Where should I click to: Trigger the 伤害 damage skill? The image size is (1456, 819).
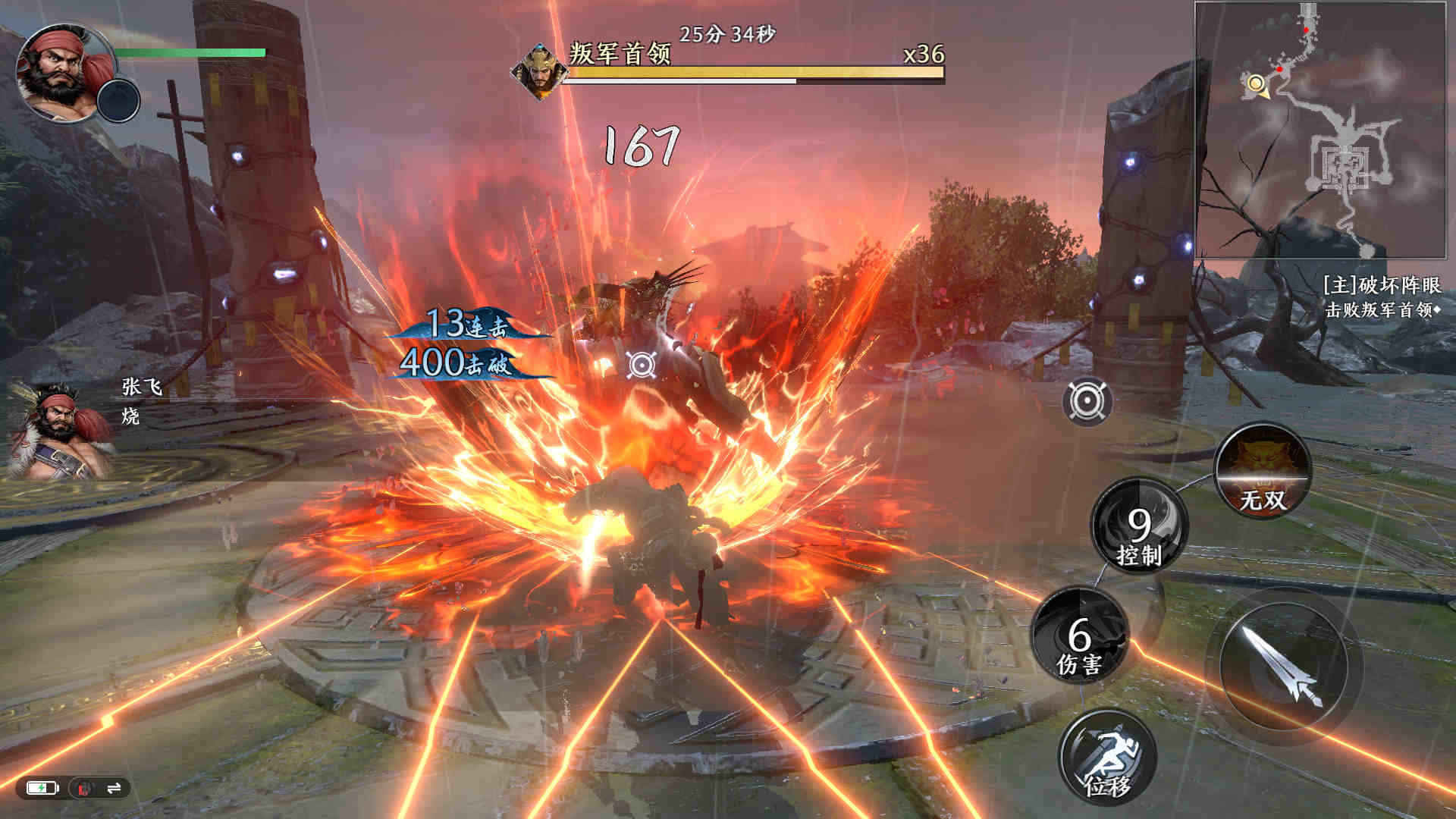(1080, 636)
